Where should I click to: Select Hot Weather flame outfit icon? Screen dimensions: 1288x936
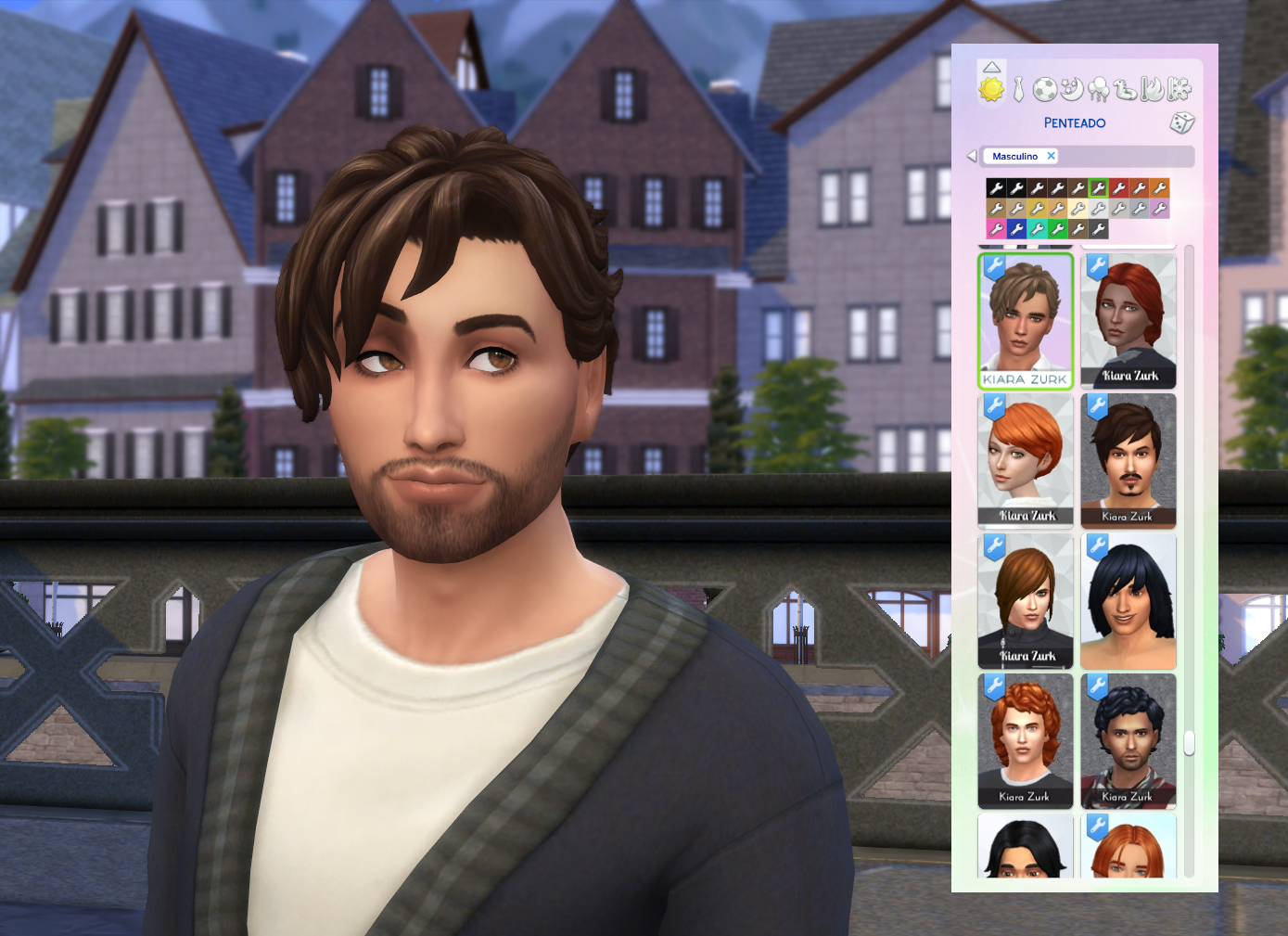[1154, 89]
